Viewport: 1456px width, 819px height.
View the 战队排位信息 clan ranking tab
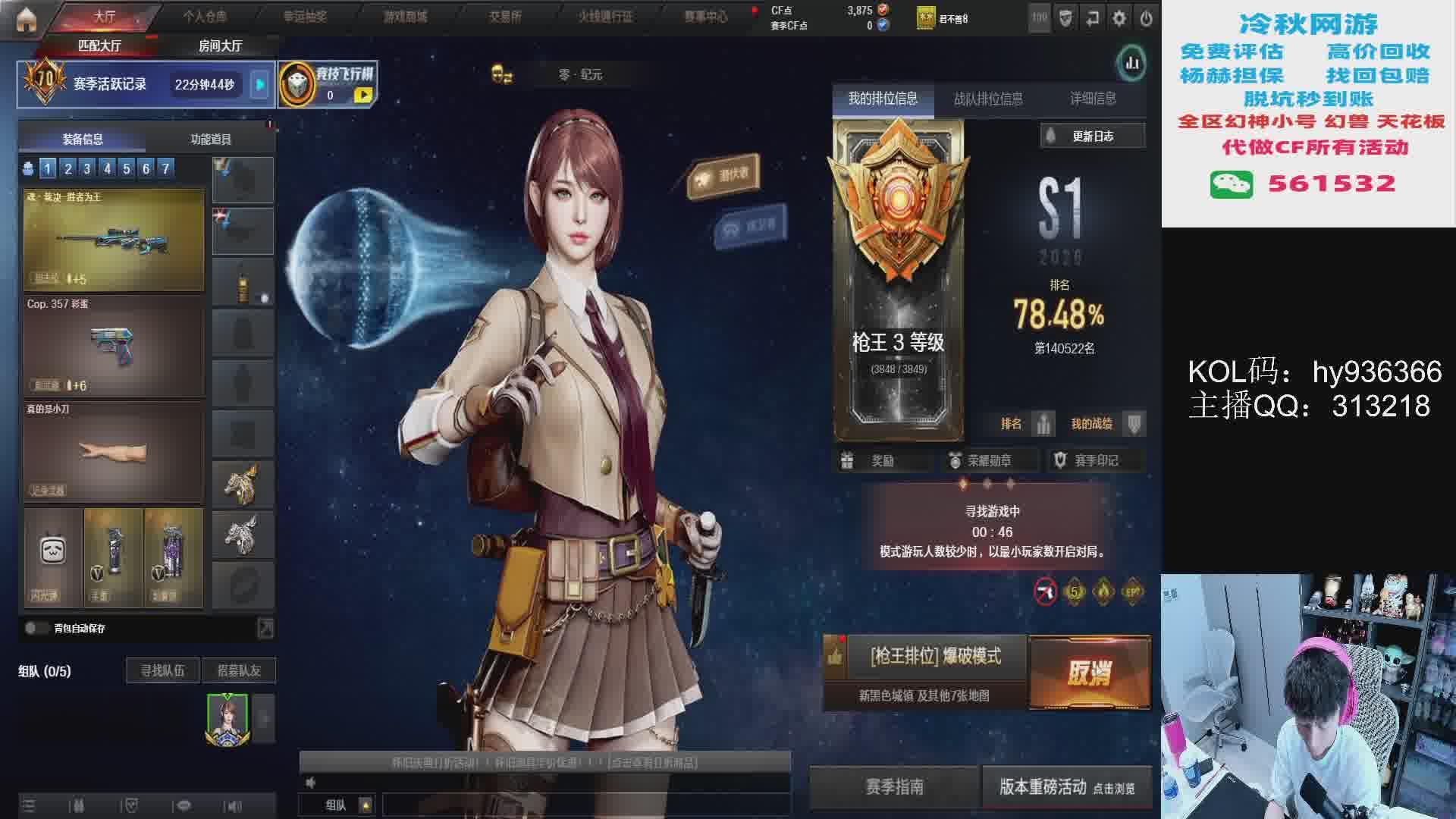988,99
